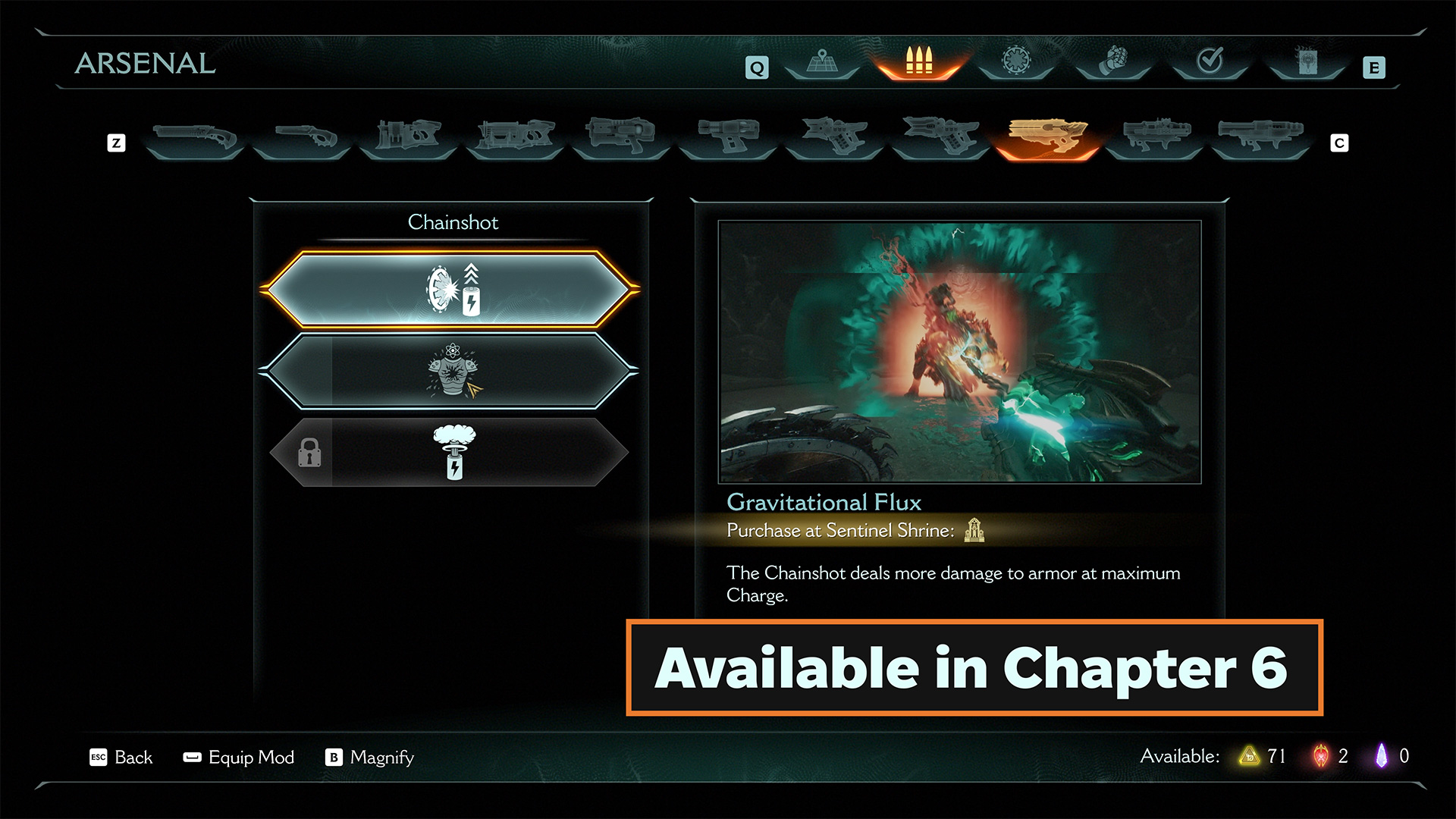Activate the Magnify option

(x=370, y=758)
